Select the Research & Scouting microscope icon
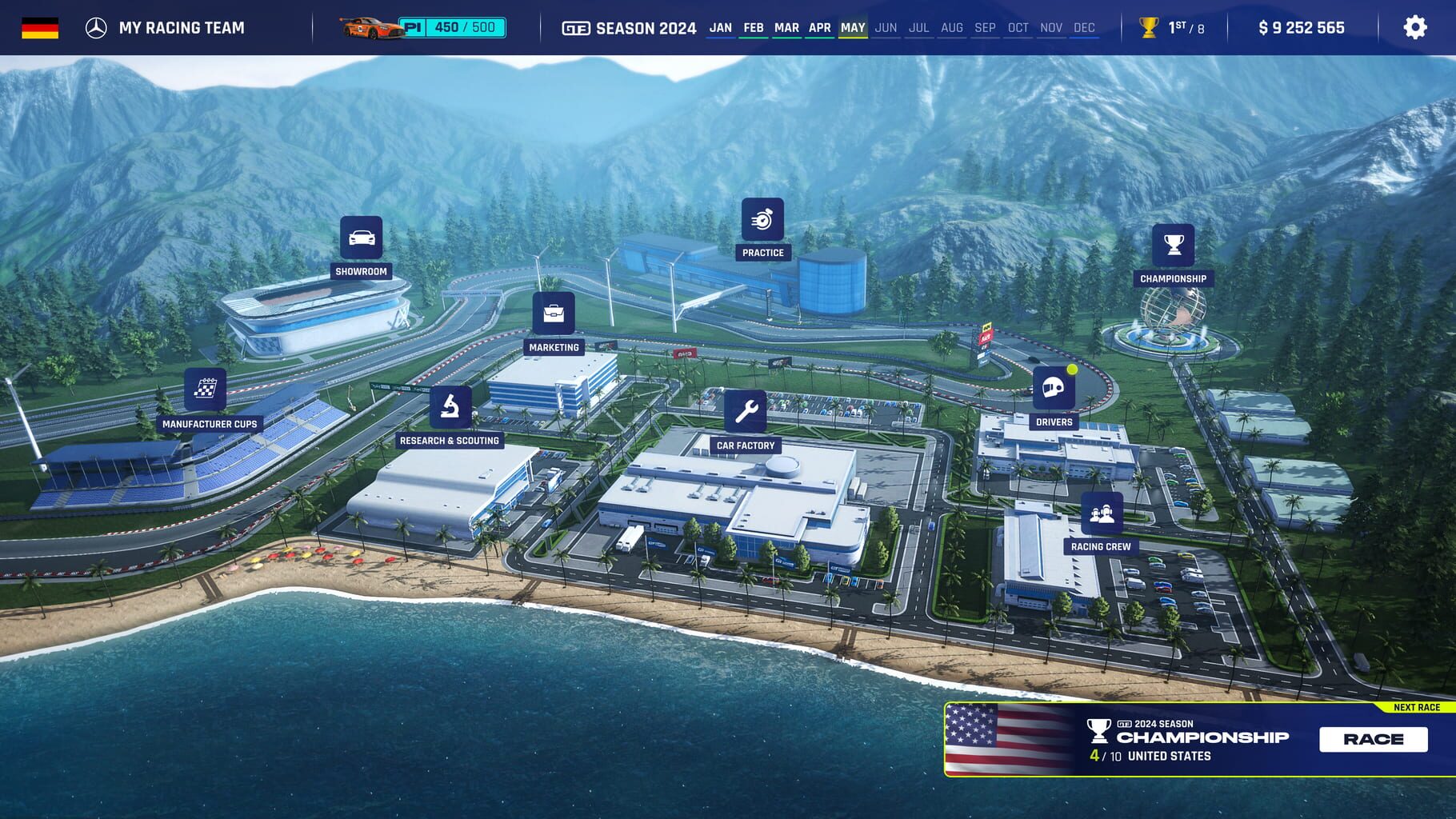This screenshot has height=819, width=1456. (x=450, y=407)
